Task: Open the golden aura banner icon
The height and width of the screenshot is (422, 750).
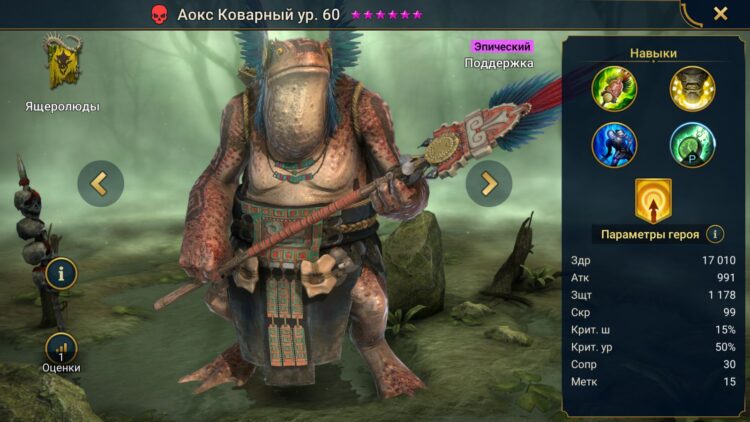Action: click(653, 200)
